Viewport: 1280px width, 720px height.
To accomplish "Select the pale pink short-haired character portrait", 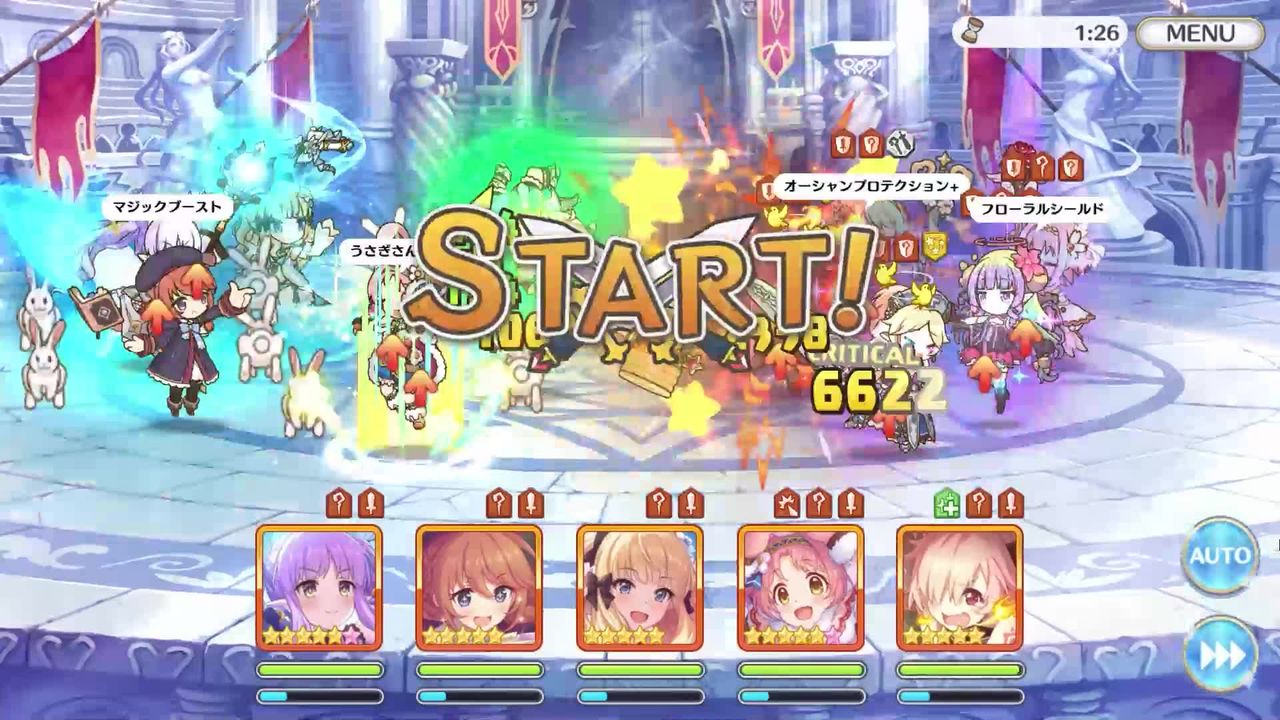I will (960, 587).
